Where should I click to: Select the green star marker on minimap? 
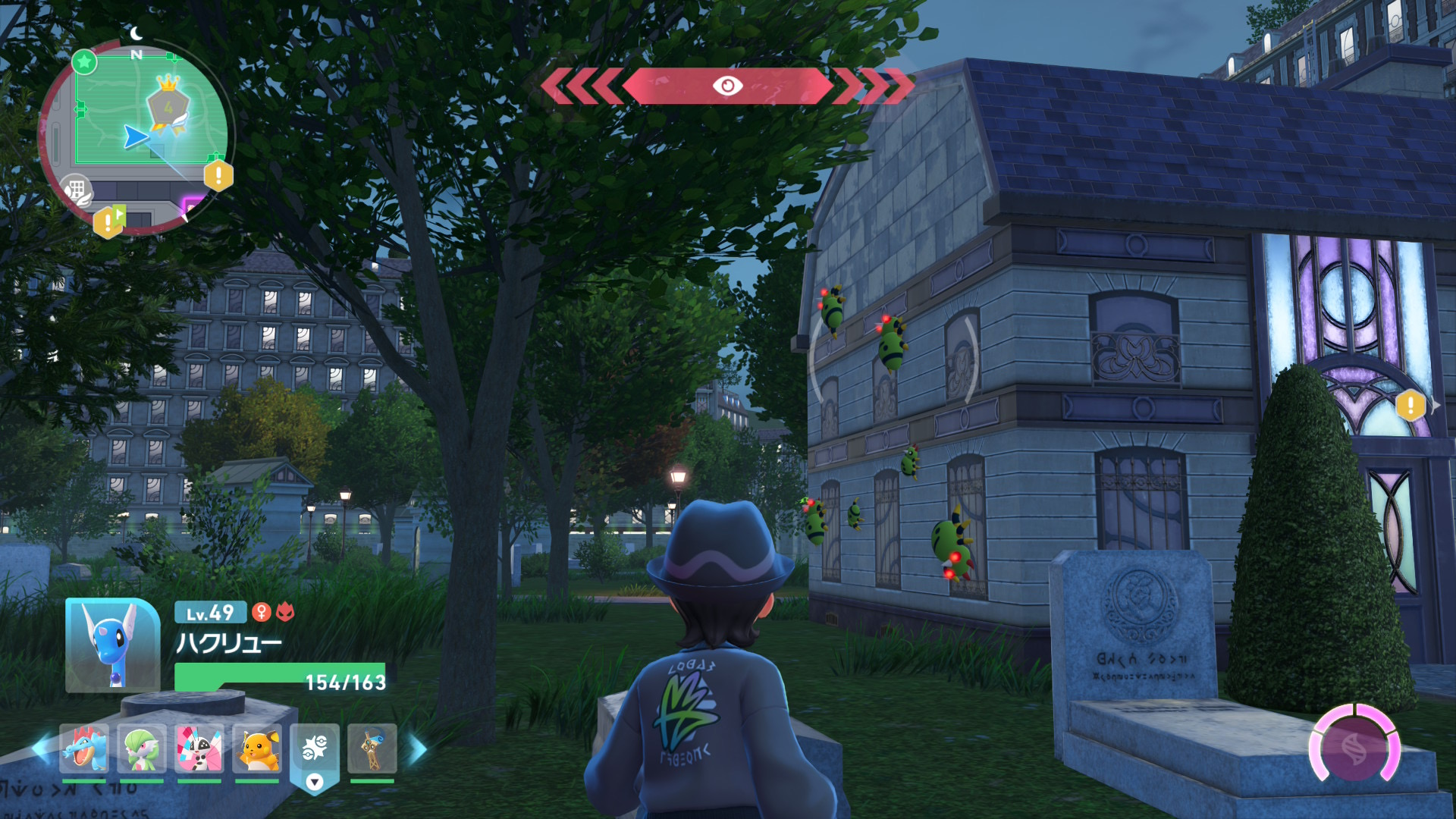tap(84, 61)
